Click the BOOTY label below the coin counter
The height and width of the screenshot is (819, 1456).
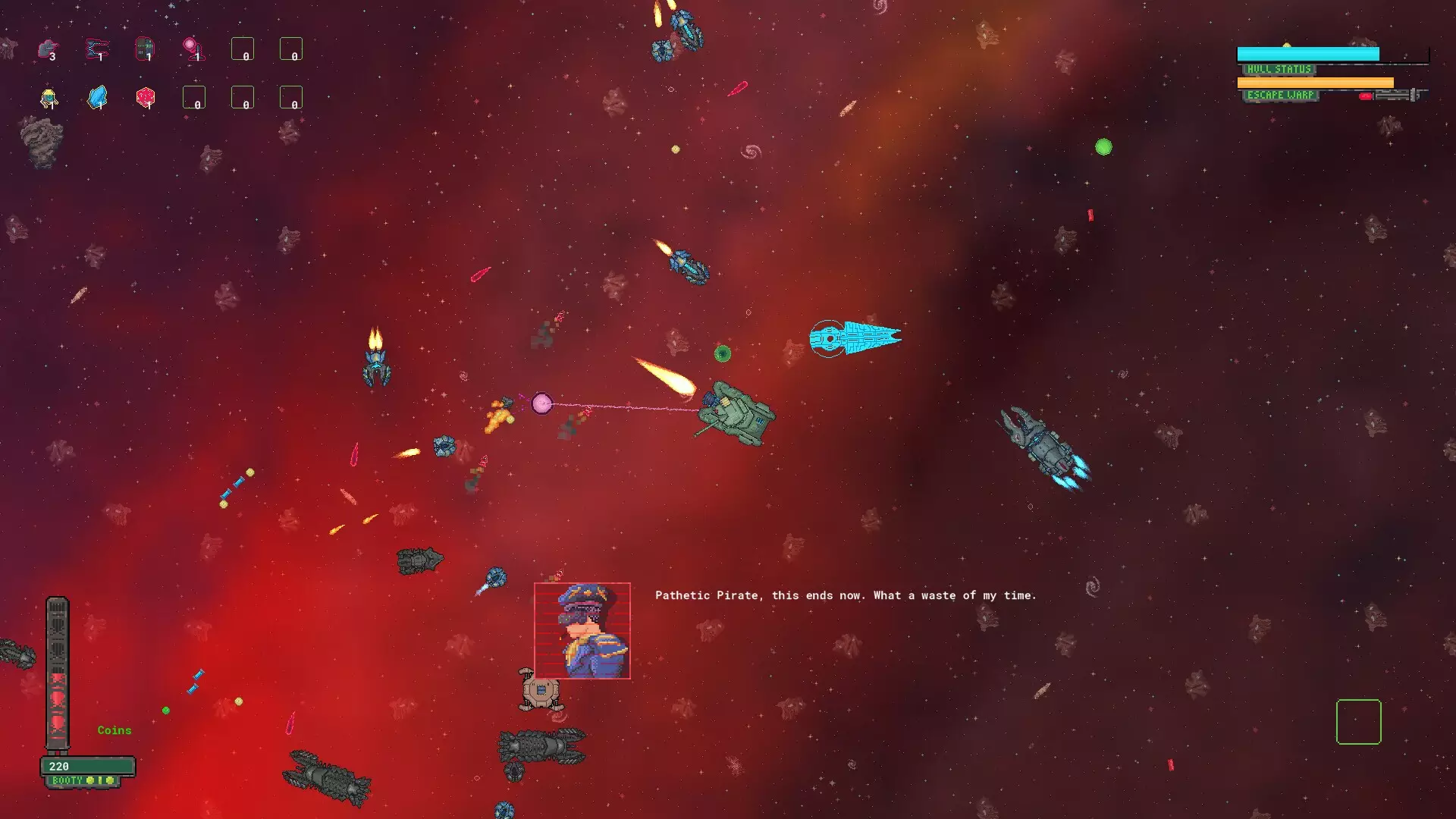(x=67, y=780)
